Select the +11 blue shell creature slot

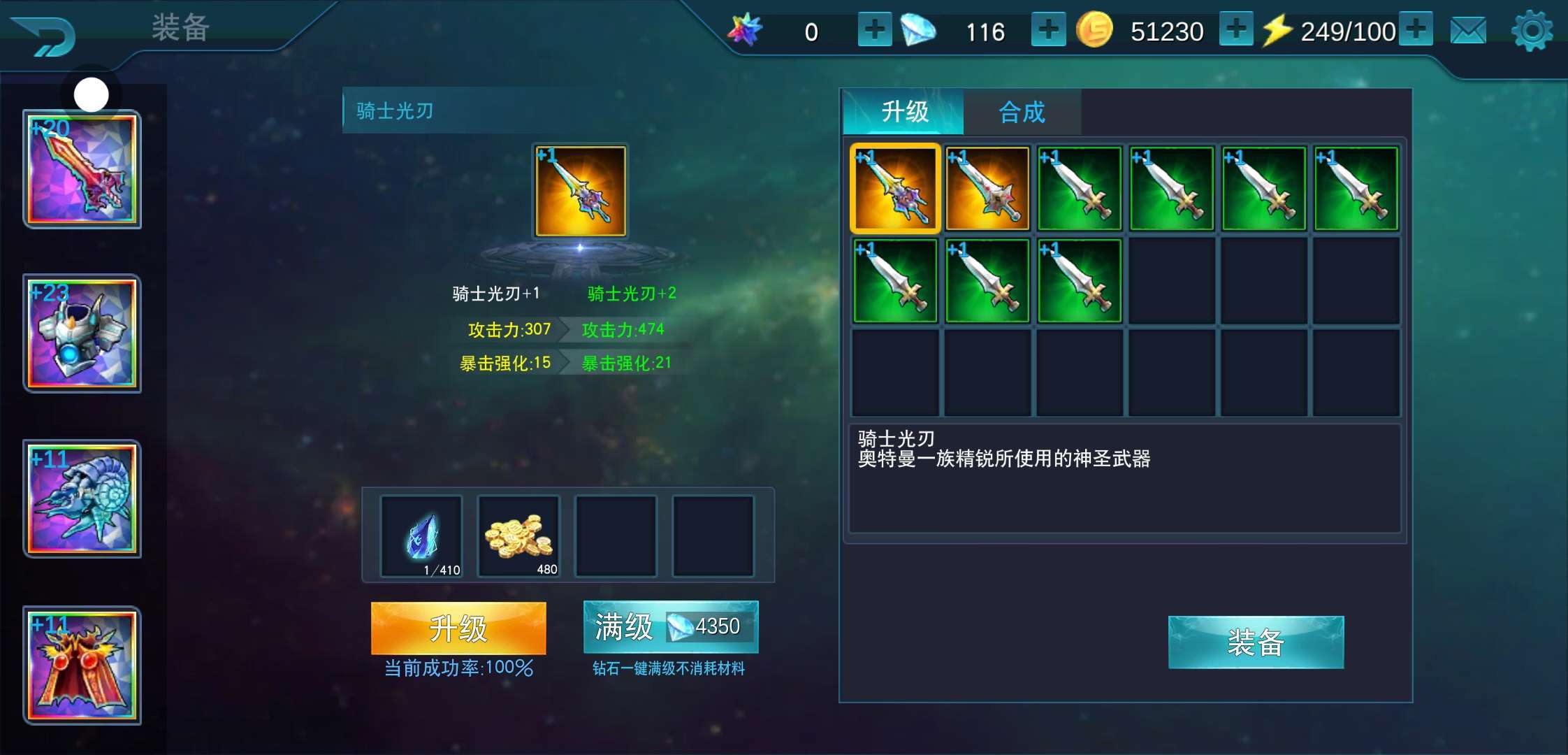pos(82,499)
